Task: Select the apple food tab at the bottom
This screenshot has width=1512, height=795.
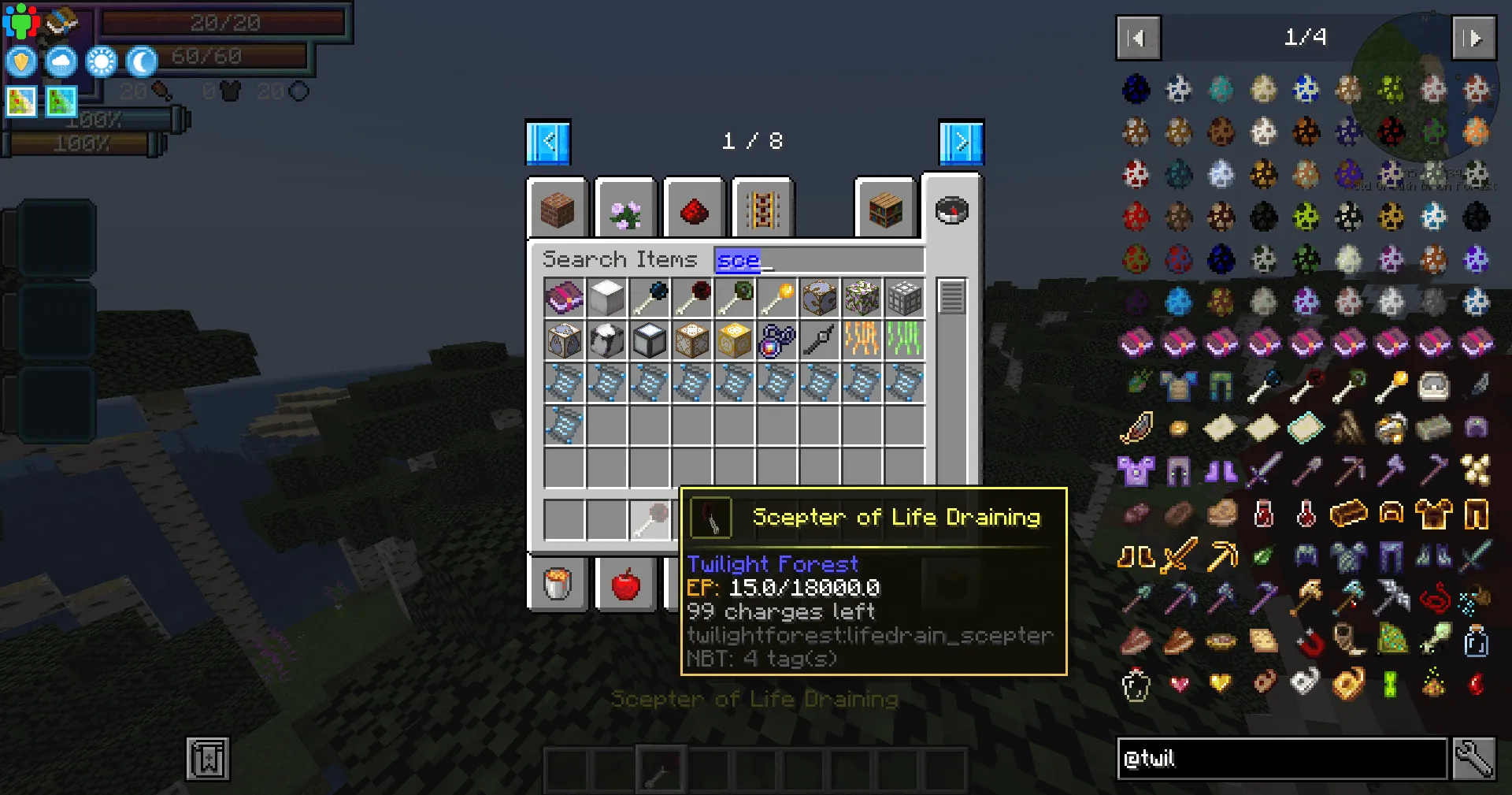Action: coord(626,583)
